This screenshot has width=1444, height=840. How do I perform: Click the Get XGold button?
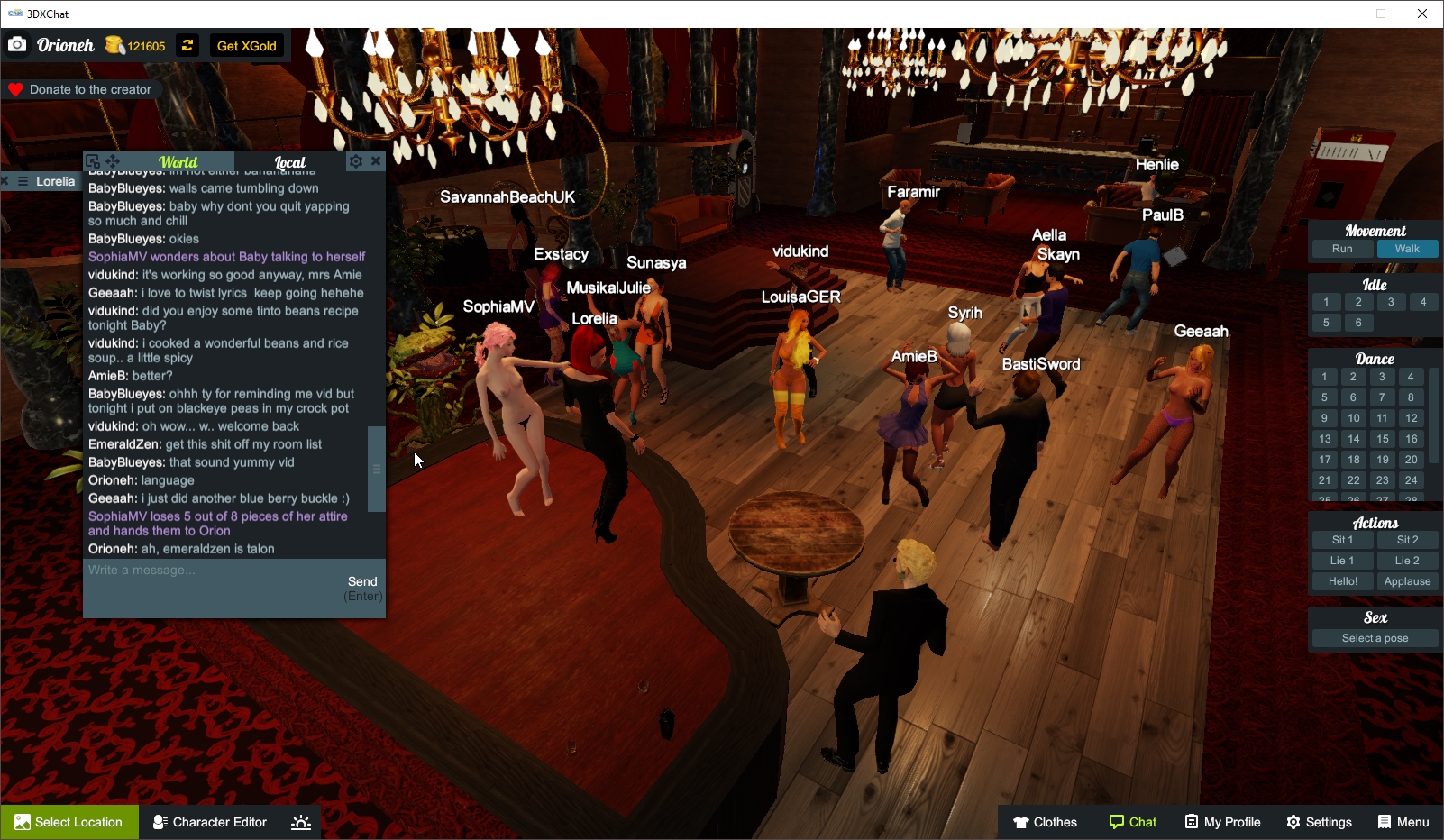coord(247,46)
